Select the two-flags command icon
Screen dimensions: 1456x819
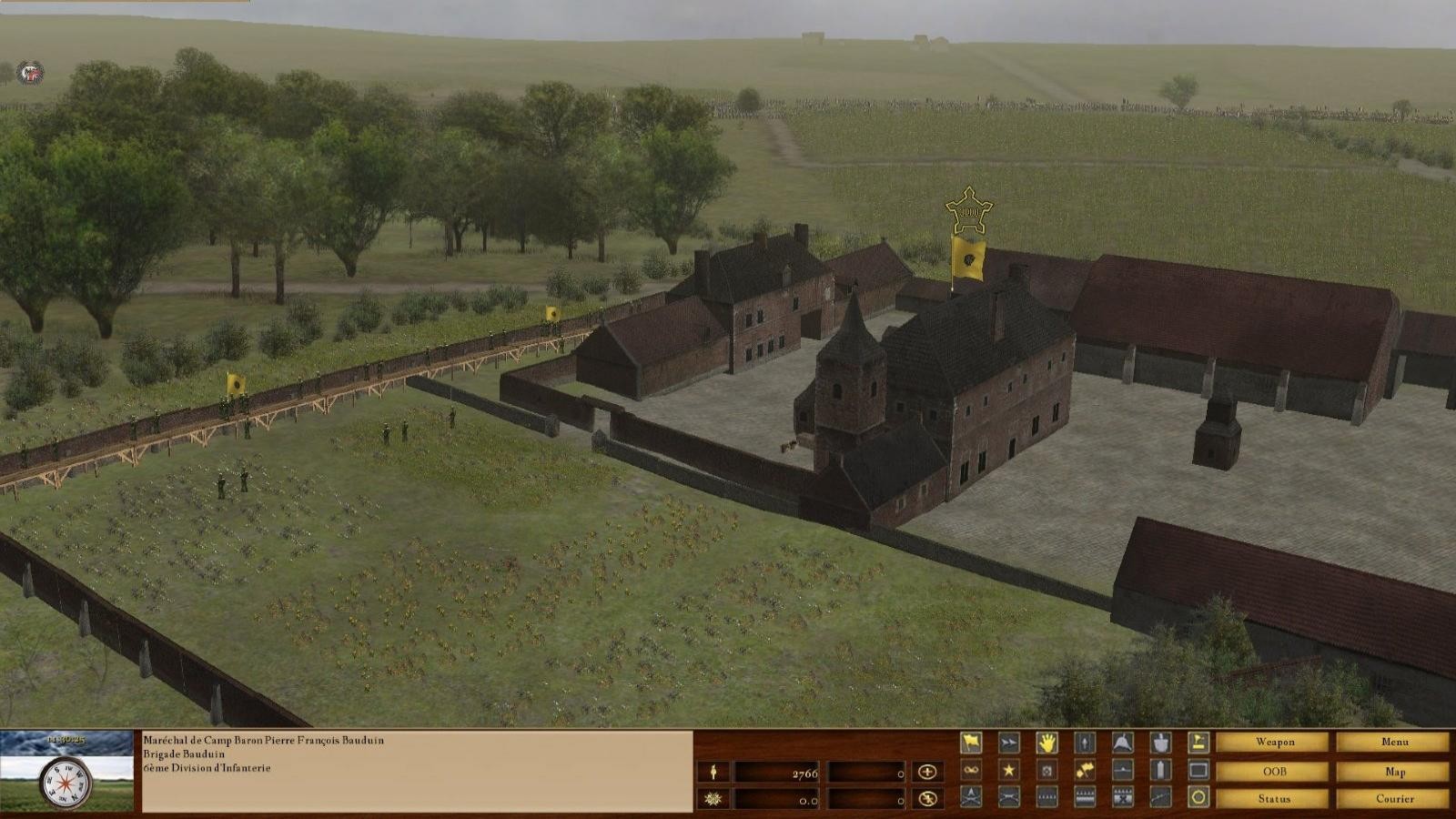pyautogui.click(x=1085, y=771)
